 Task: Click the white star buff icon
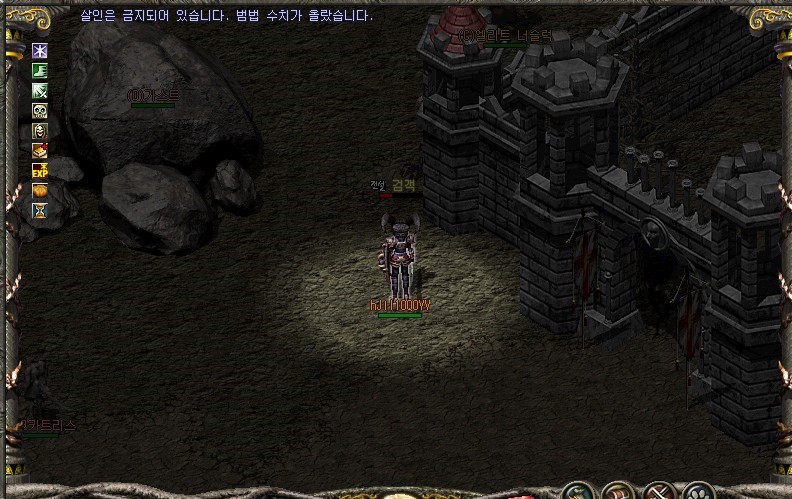click(x=40, y=50)
